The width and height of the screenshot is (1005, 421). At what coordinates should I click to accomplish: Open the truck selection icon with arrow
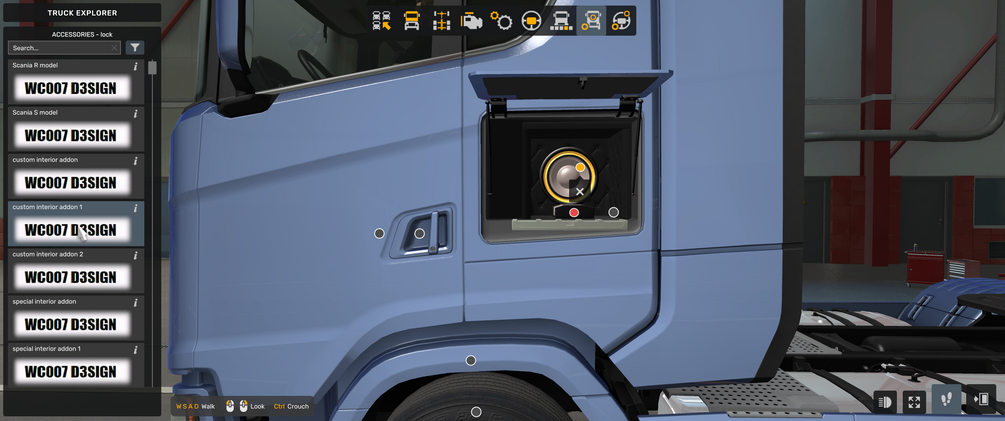382,21
